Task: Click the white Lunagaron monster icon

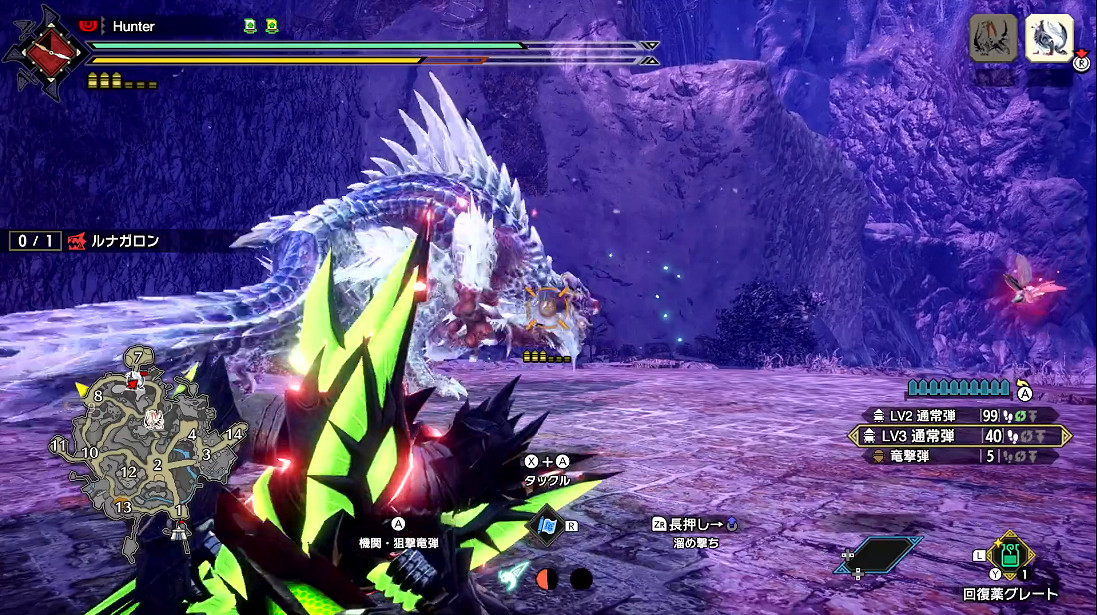Action: point(1049,39)
